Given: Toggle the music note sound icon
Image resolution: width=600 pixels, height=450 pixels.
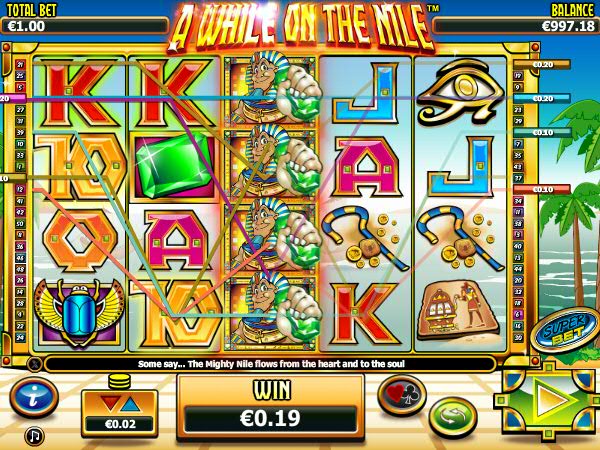Looking at the screenshot, I should pos(35,436).
